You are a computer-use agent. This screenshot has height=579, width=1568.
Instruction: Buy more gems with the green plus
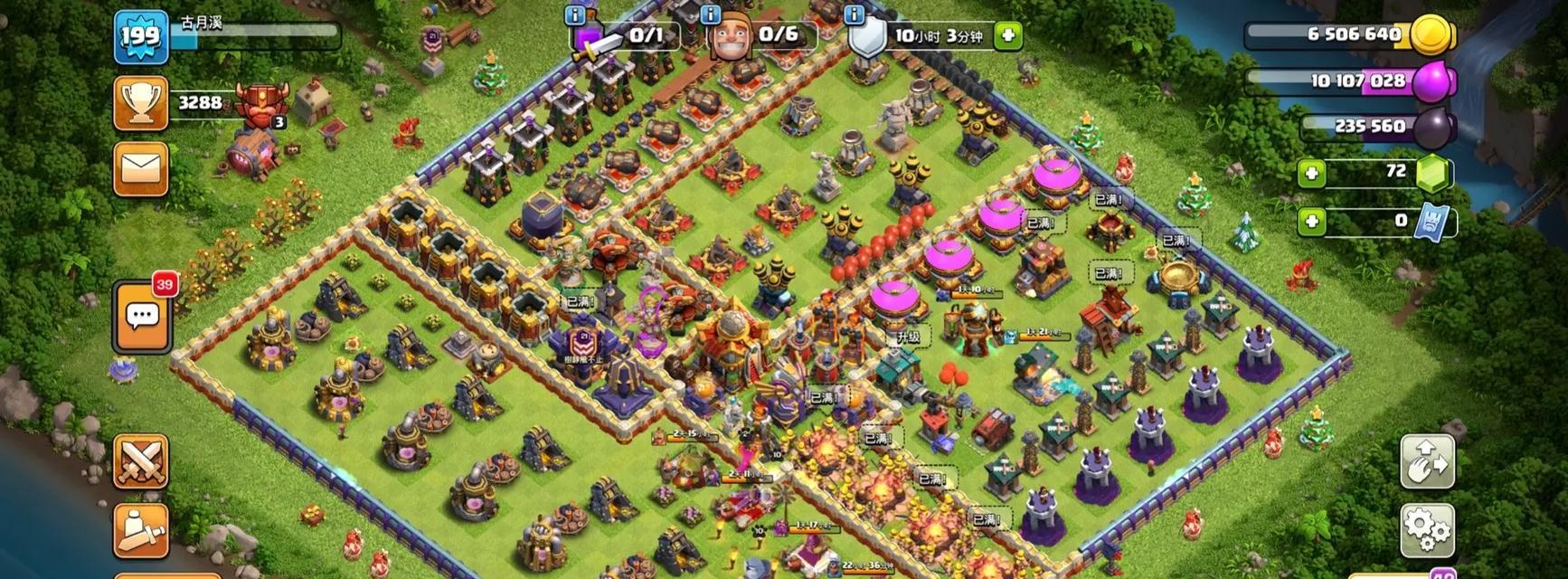(x=1311, y=173)
